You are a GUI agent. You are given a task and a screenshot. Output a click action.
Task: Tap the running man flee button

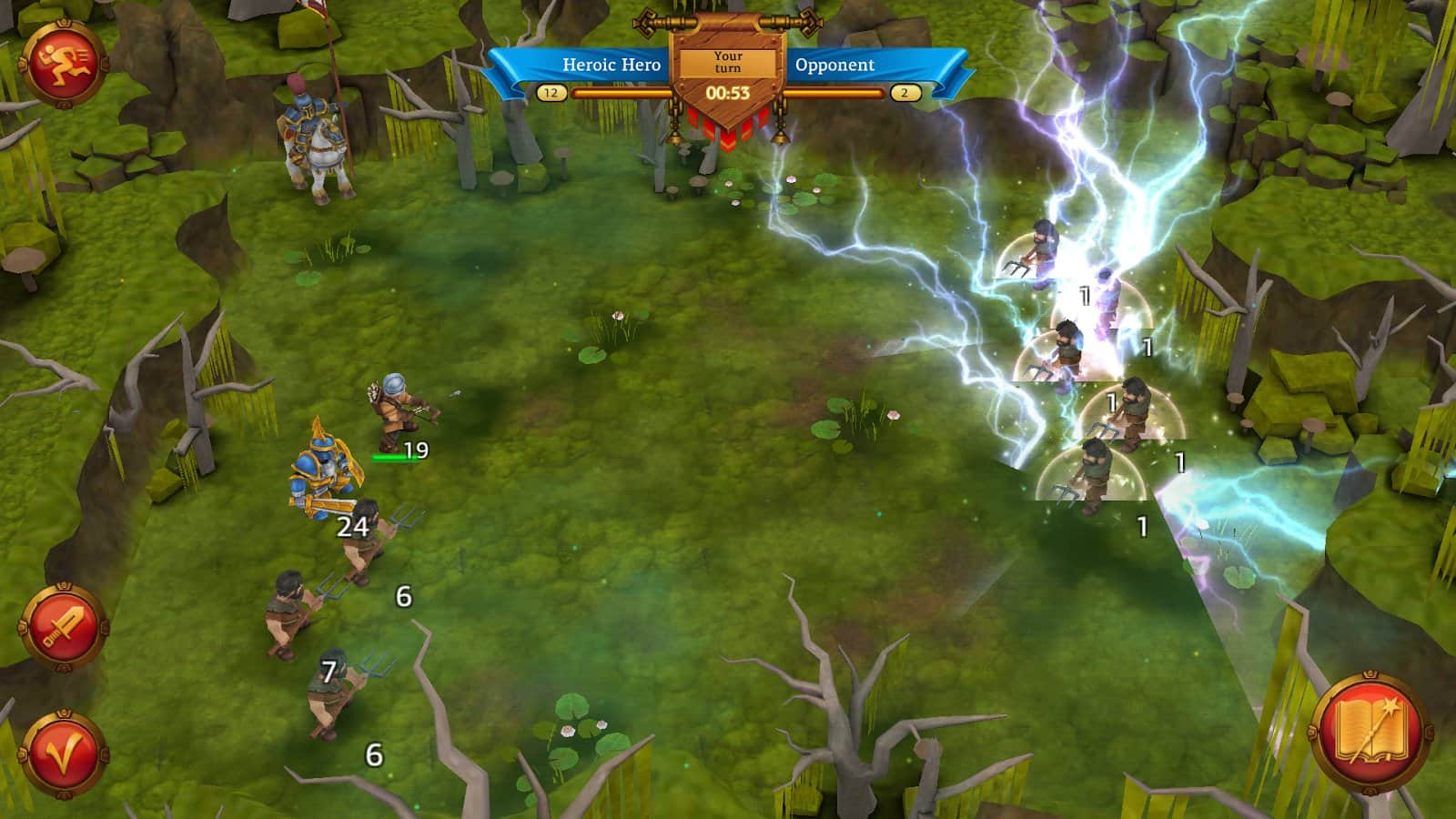point(64,65)
